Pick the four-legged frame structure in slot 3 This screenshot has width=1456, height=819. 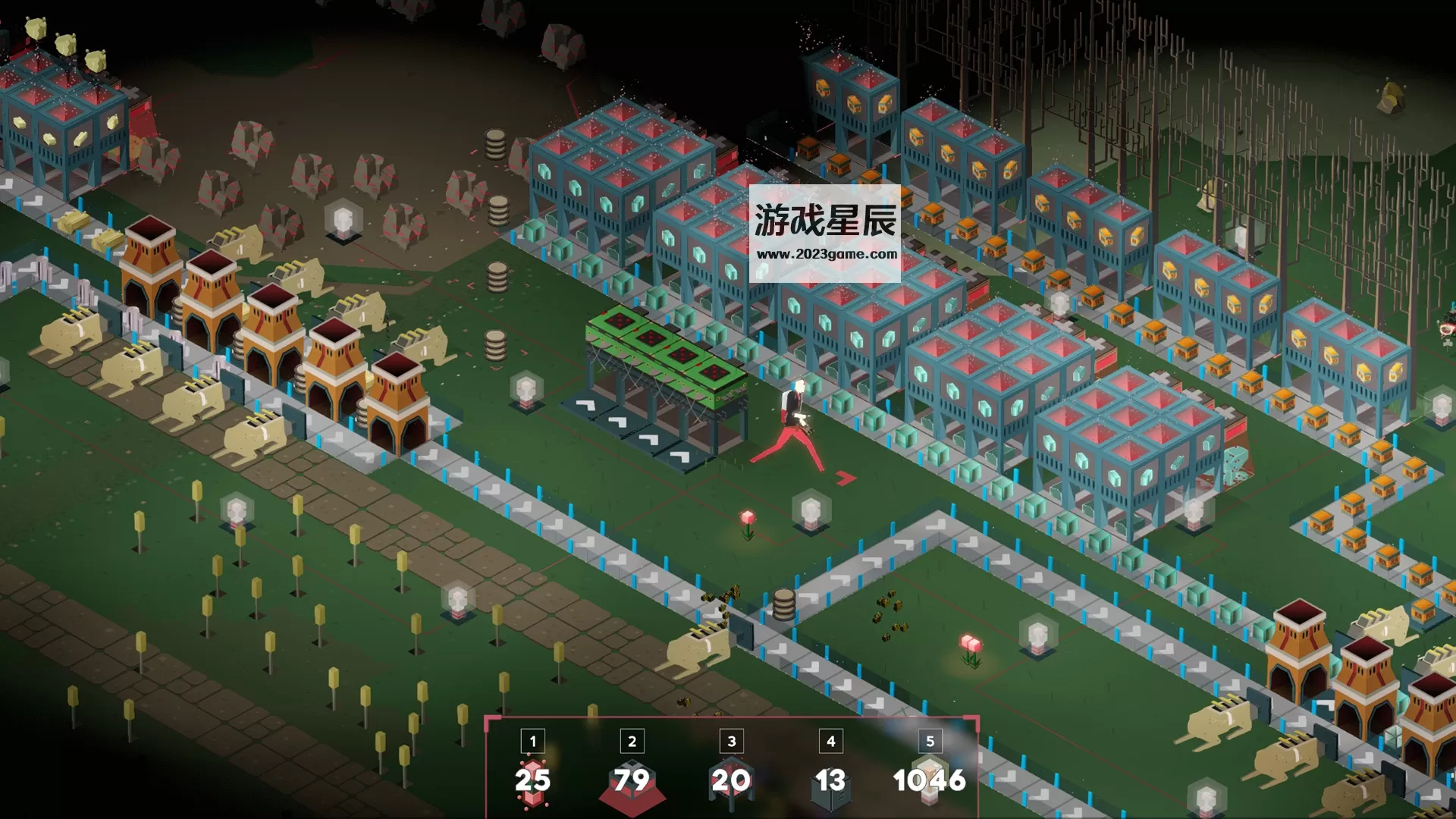pos(731,781)
